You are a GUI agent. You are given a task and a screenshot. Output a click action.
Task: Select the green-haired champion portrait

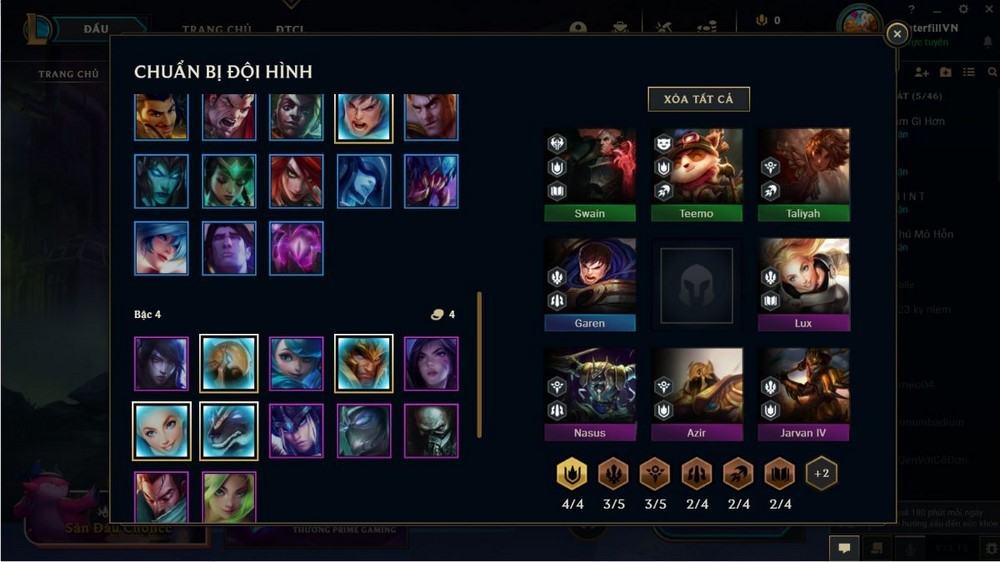pos(229,497)
